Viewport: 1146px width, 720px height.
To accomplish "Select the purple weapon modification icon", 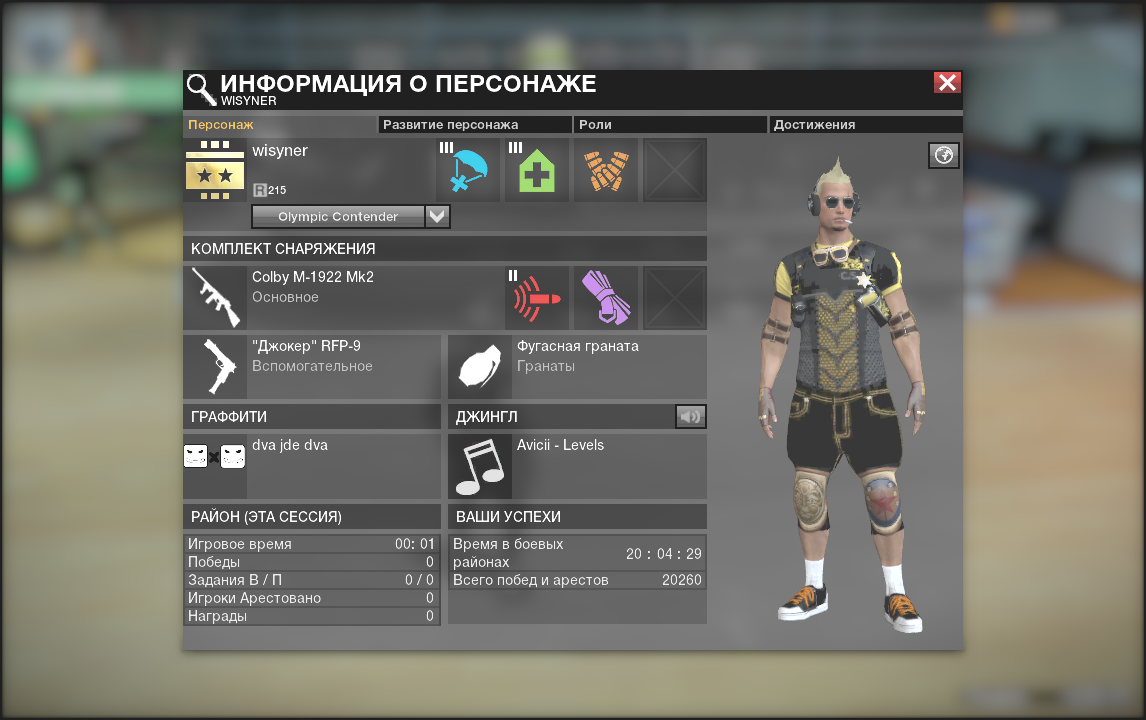I will pos(606,297).
